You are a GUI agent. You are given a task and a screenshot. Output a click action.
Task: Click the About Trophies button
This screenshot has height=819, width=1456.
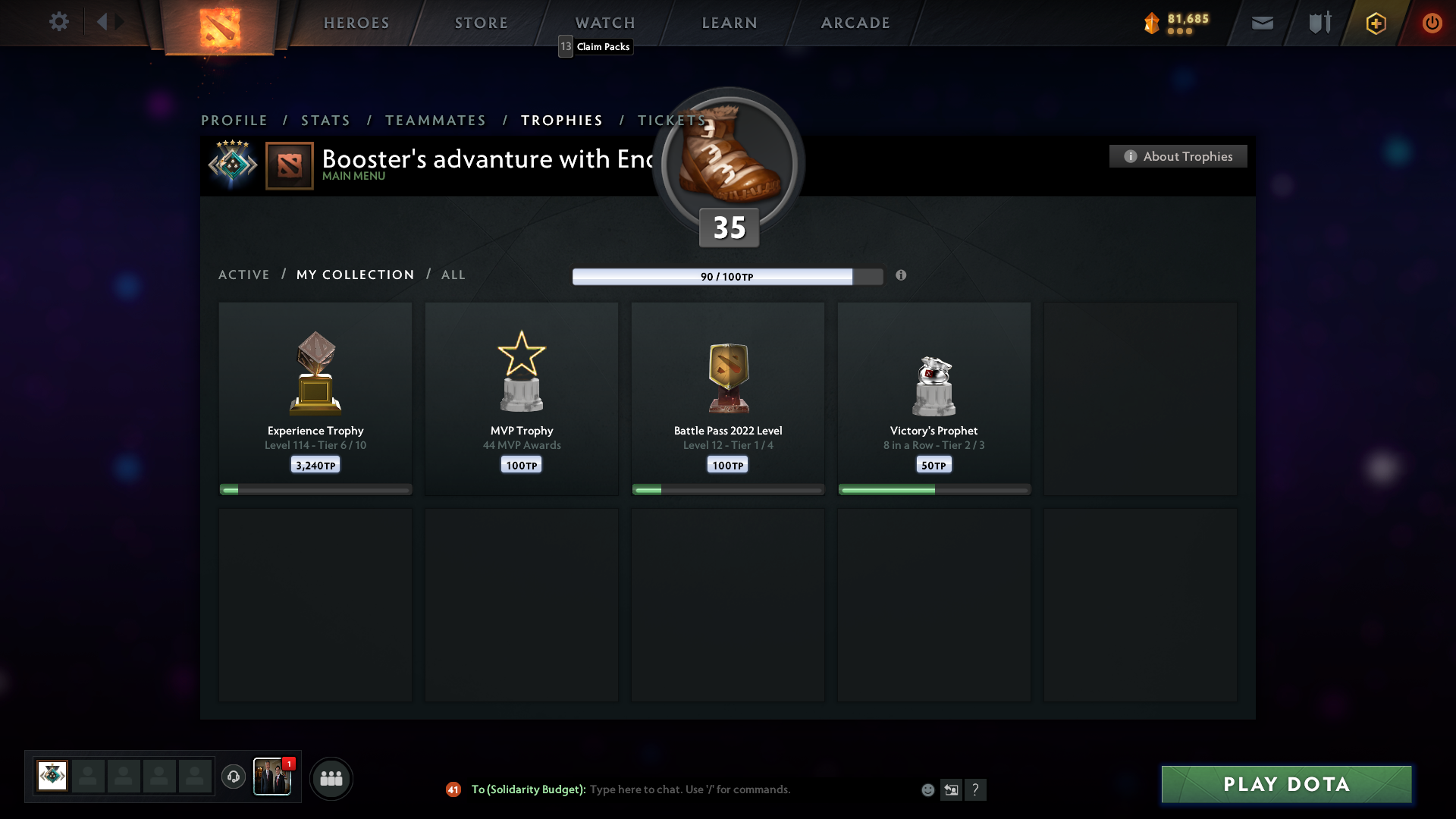tap(1178, 156)
